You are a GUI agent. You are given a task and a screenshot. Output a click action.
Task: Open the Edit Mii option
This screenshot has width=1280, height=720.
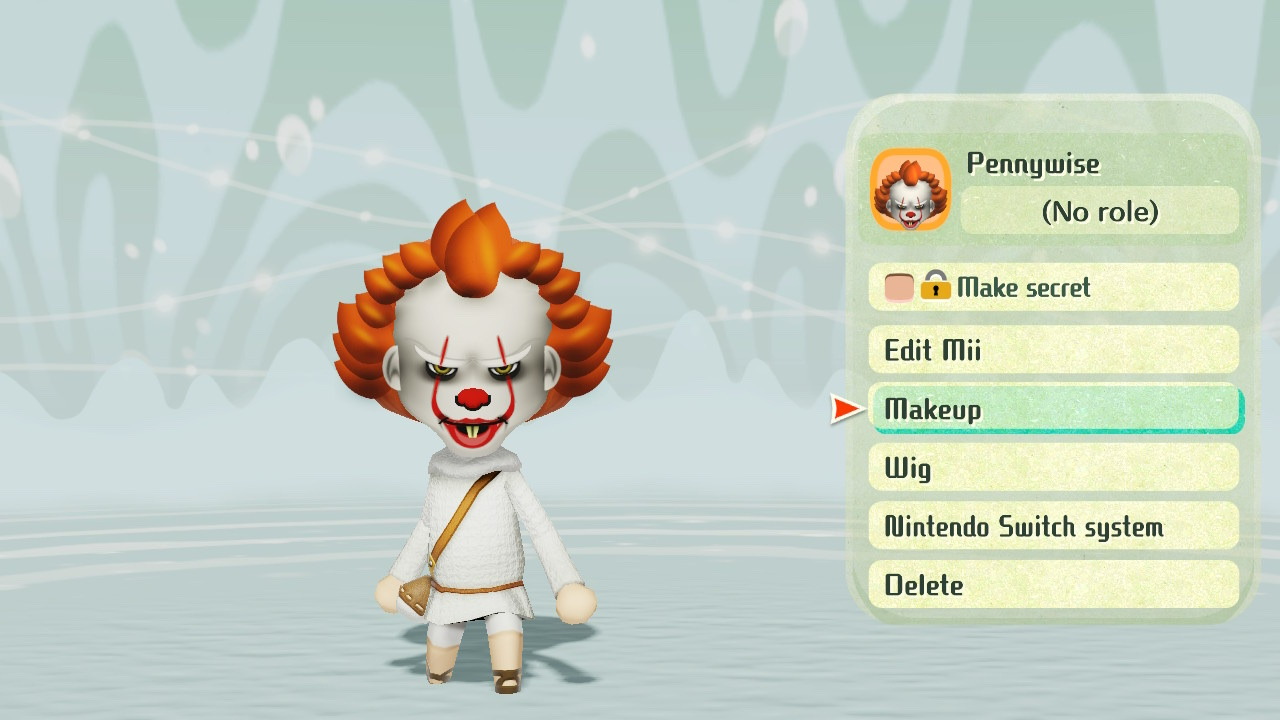tap(1053, 350)
